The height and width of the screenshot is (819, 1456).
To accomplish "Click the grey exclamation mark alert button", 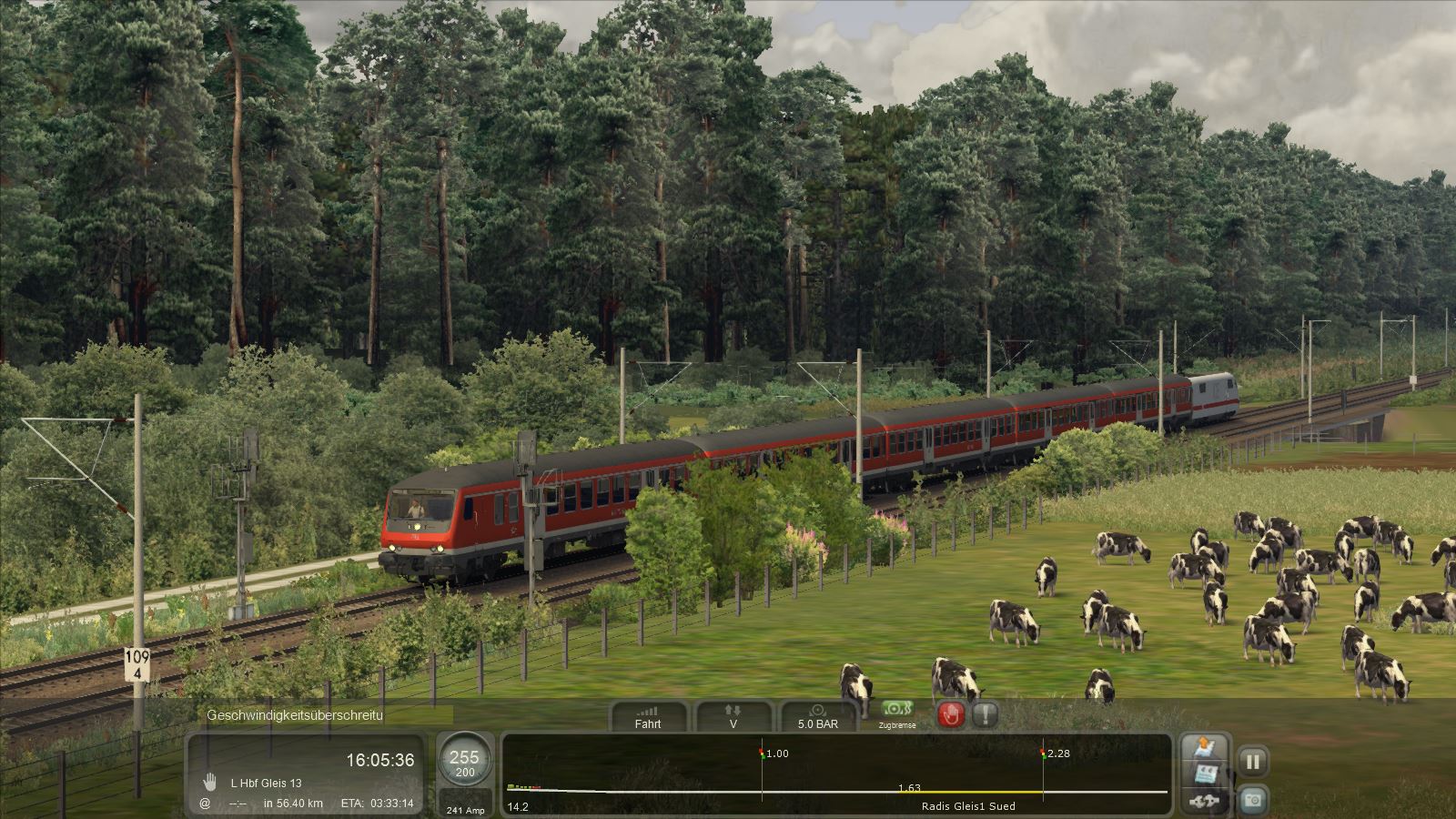I will pyautogui.click(x=985, y=714).
